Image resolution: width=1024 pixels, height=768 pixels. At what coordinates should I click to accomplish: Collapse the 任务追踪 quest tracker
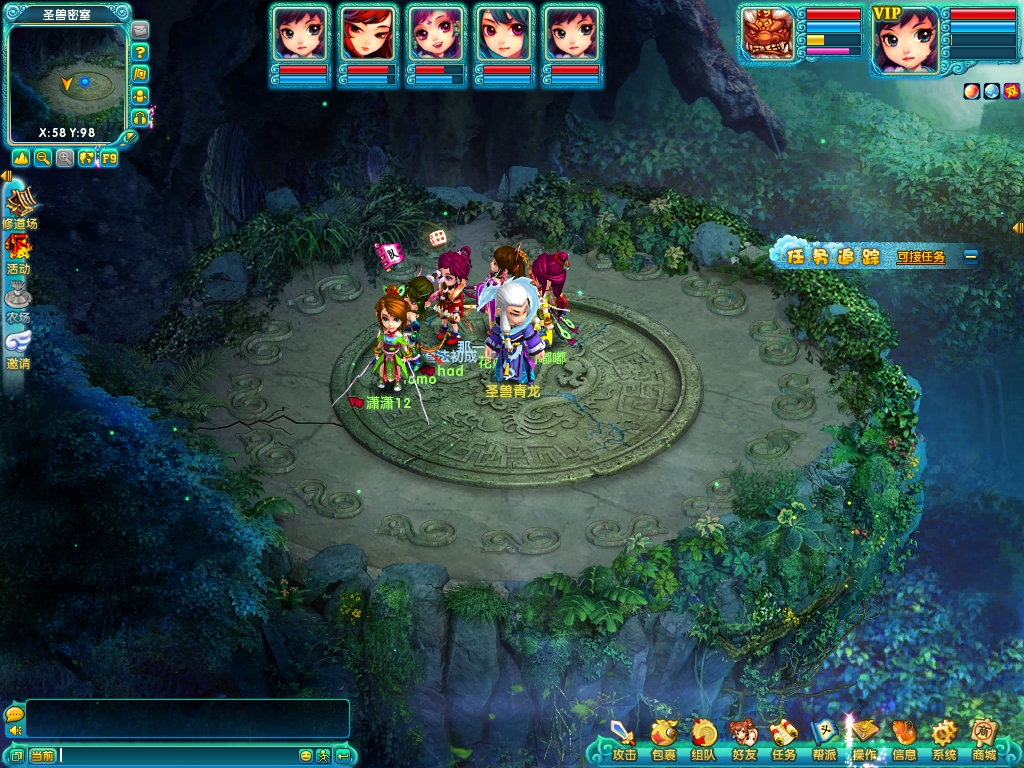pos(970,256)
